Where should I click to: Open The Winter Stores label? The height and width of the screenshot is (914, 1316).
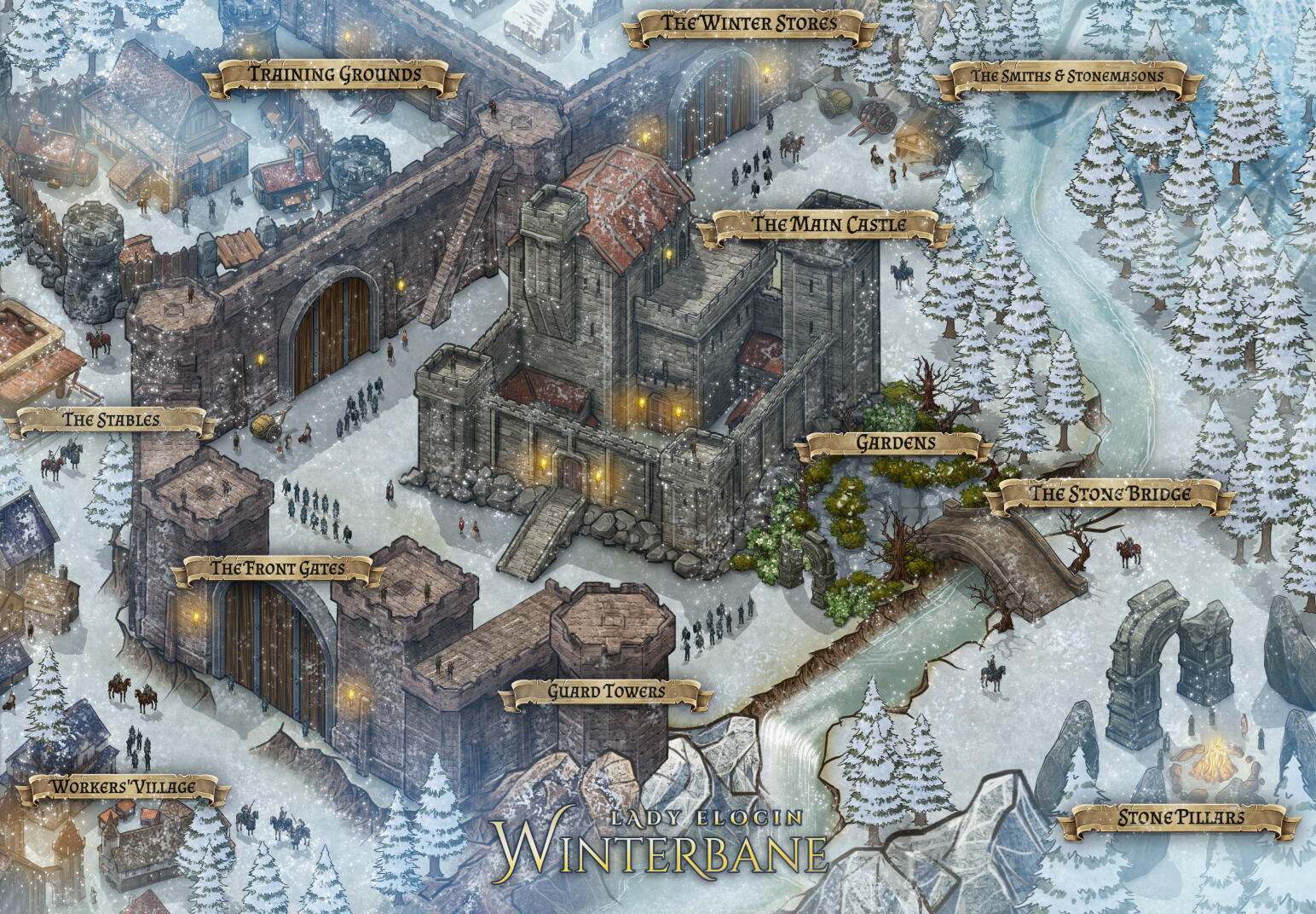[749, 24]
